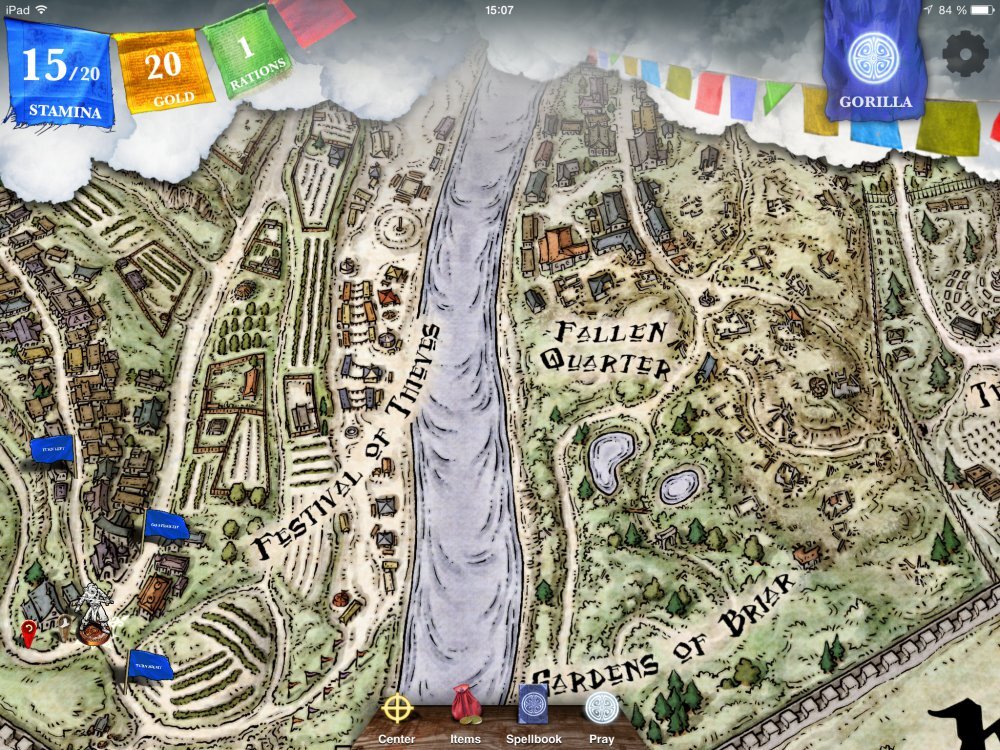Tap the Gorilla spirit banner
Image resolution: width=1000 pixels, height=750 pixels.
[x=875, y=63]
